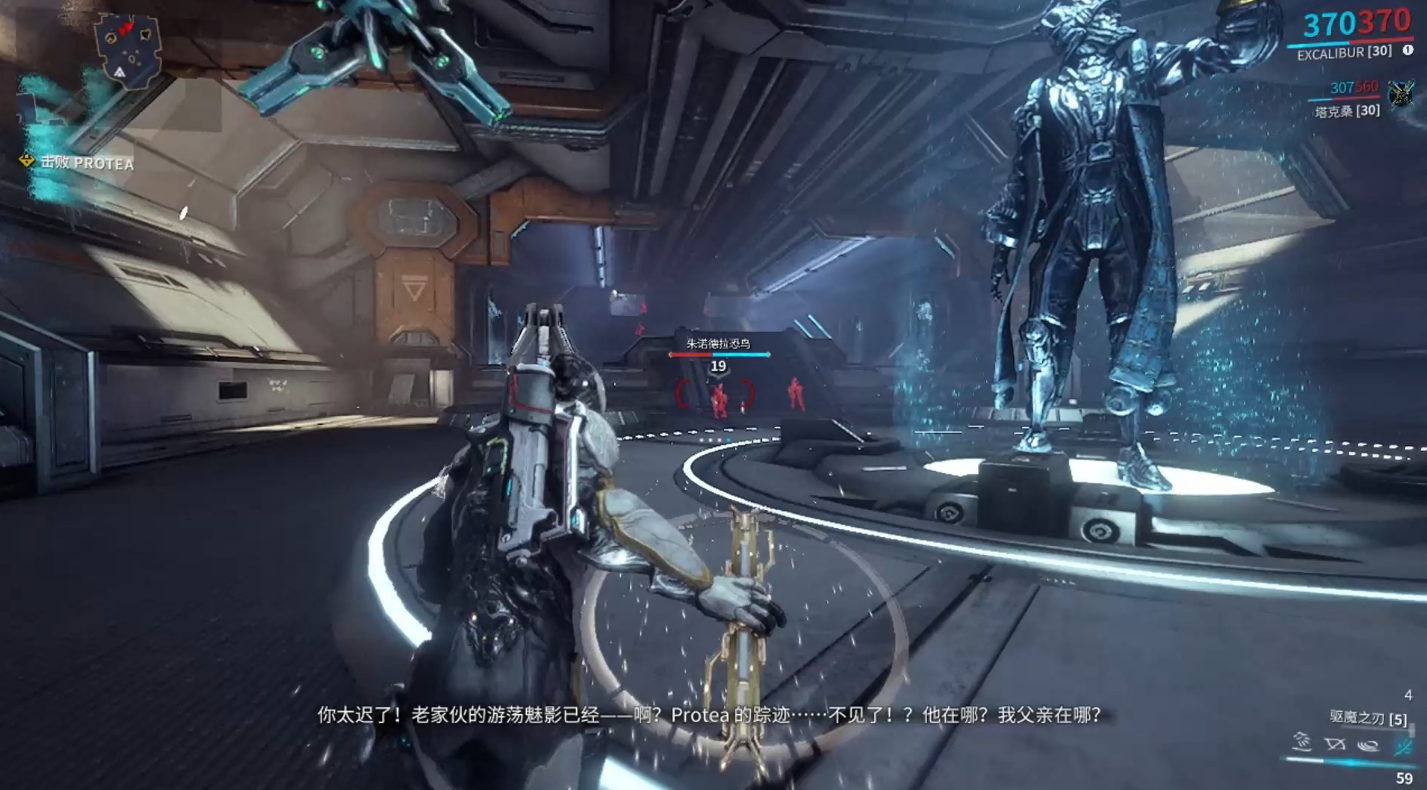Use the Radial Blind ability icon
Screen dimensions: 1427x790
[x=1335, y=744]
